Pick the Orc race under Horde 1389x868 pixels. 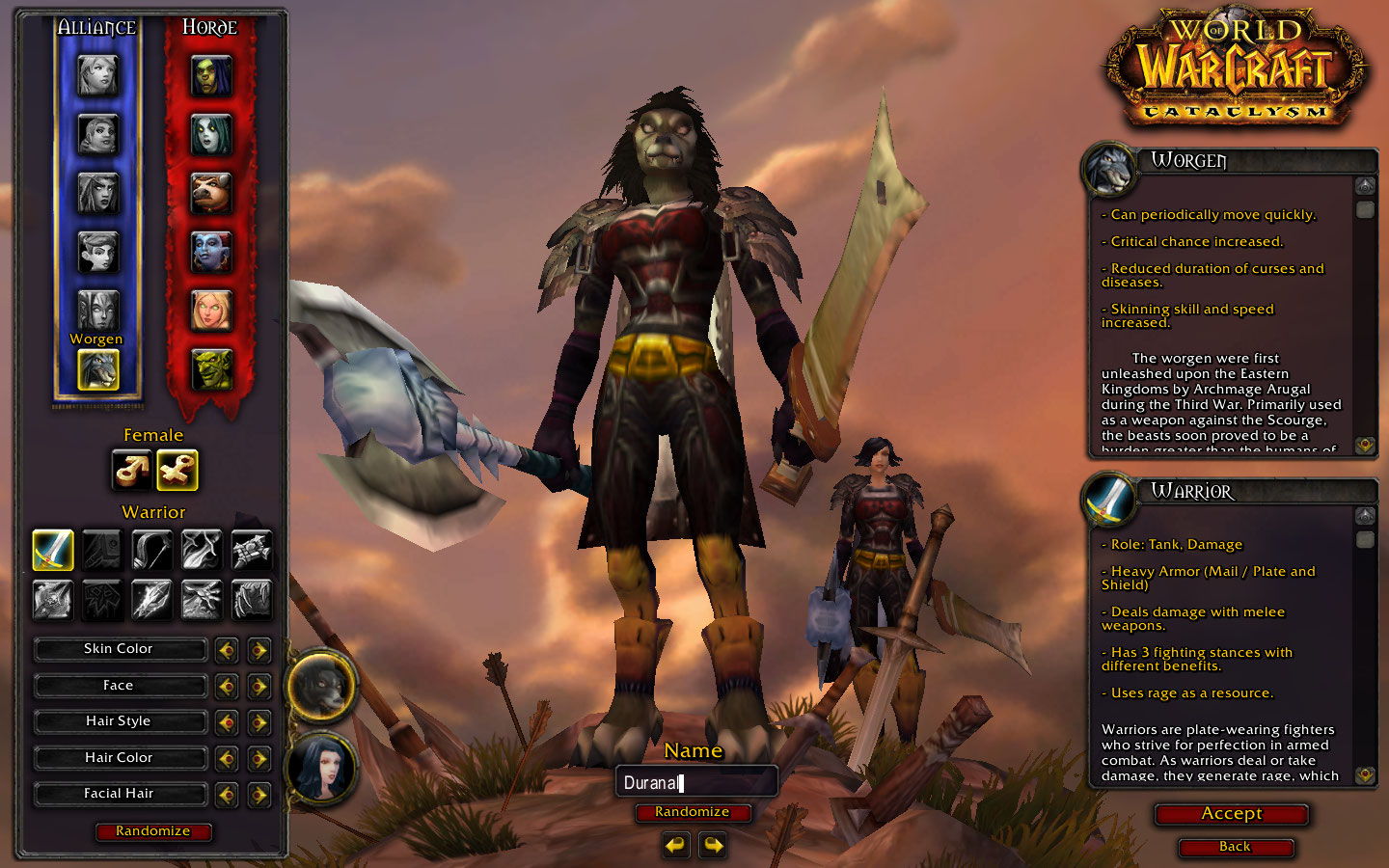click(x=210, y=75)
